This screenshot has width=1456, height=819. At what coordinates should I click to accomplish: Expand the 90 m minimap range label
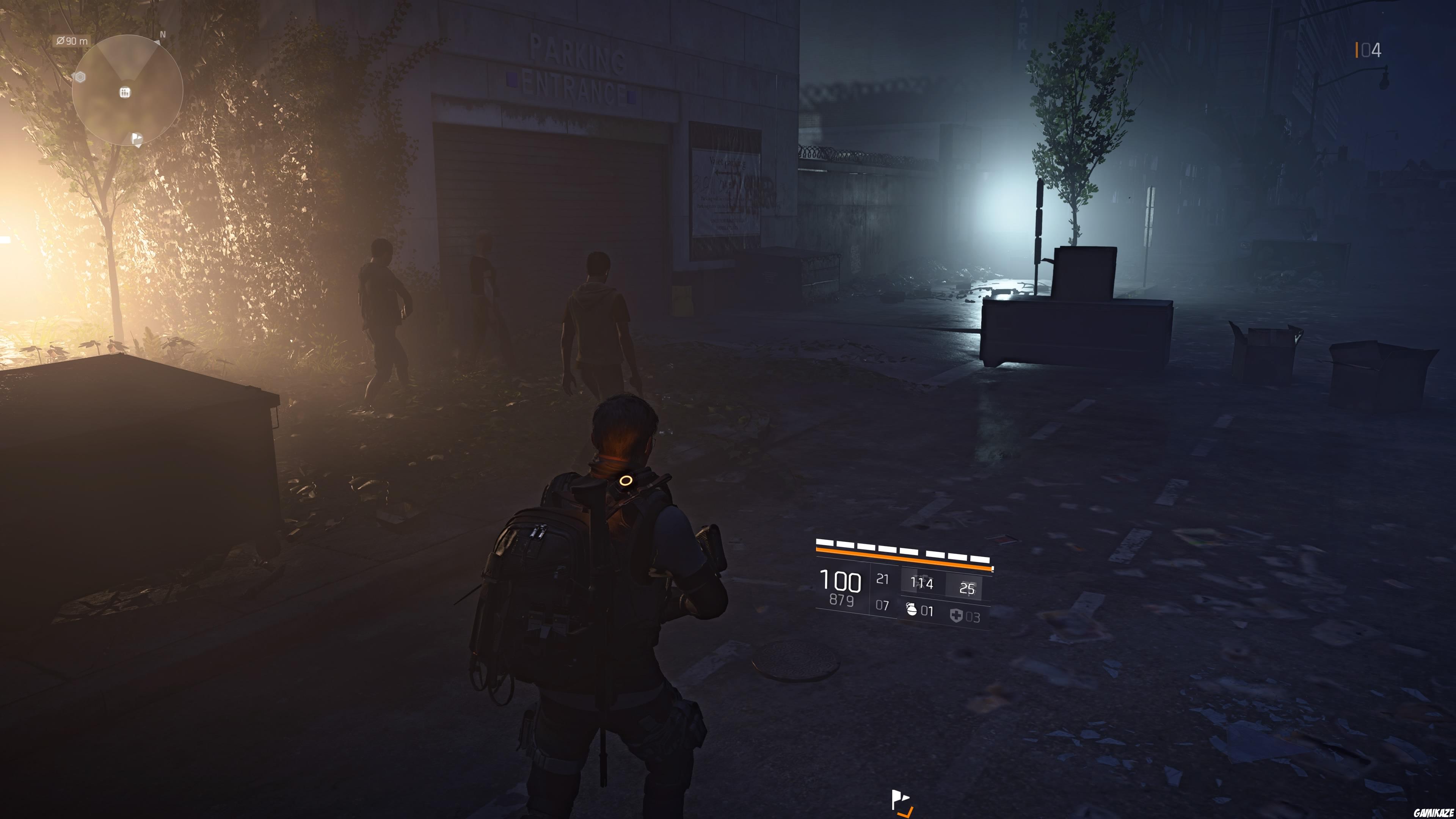[x=72, y=41]
